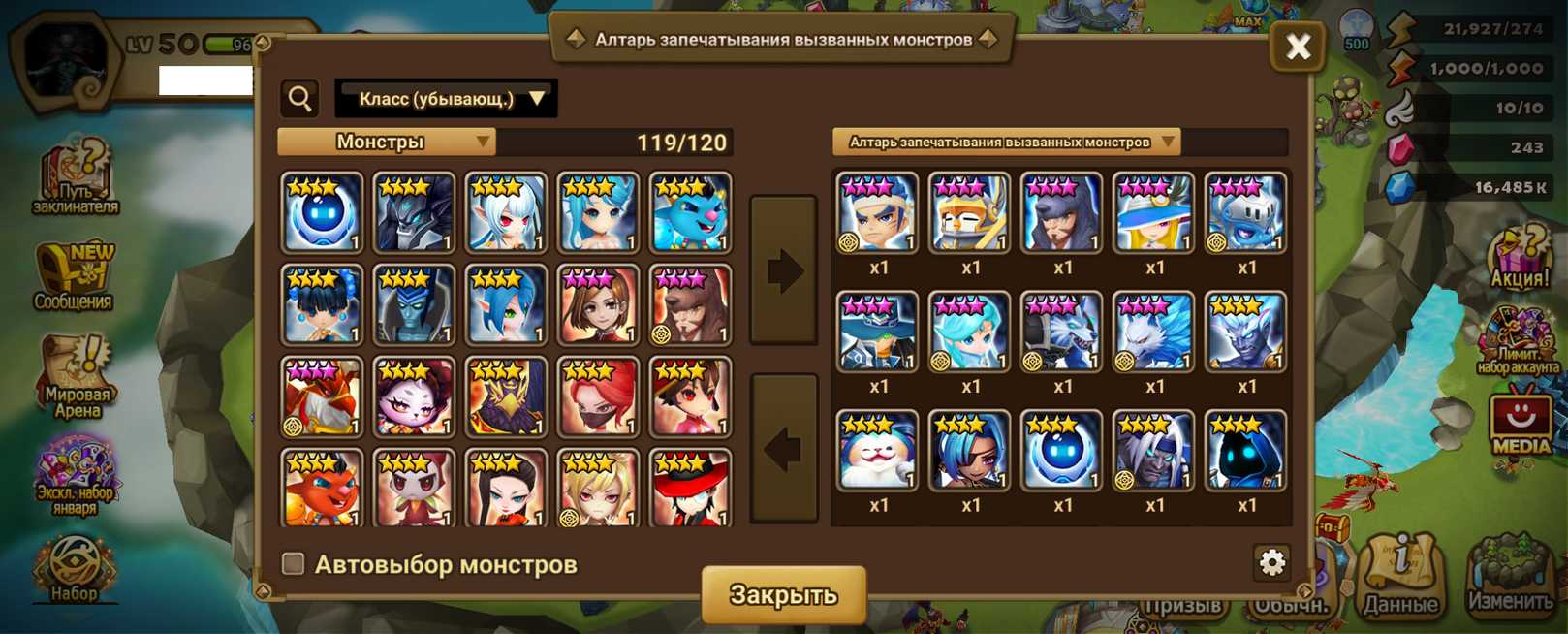Return monster with the left arrow button

[784, 448]
